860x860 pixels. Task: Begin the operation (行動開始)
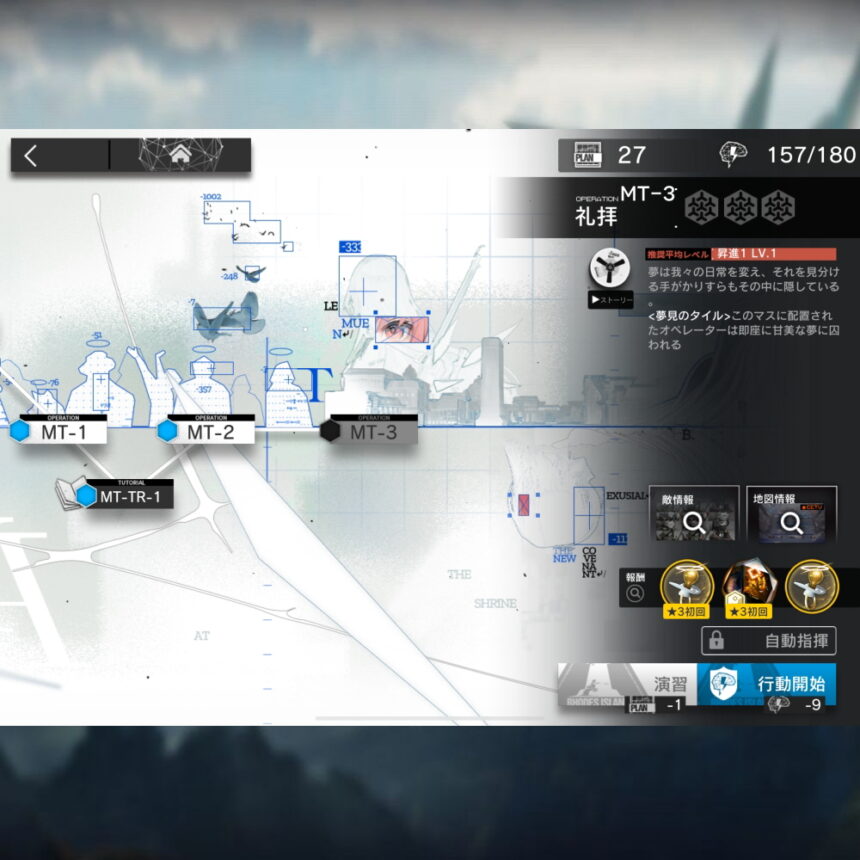tap(767, 685)
